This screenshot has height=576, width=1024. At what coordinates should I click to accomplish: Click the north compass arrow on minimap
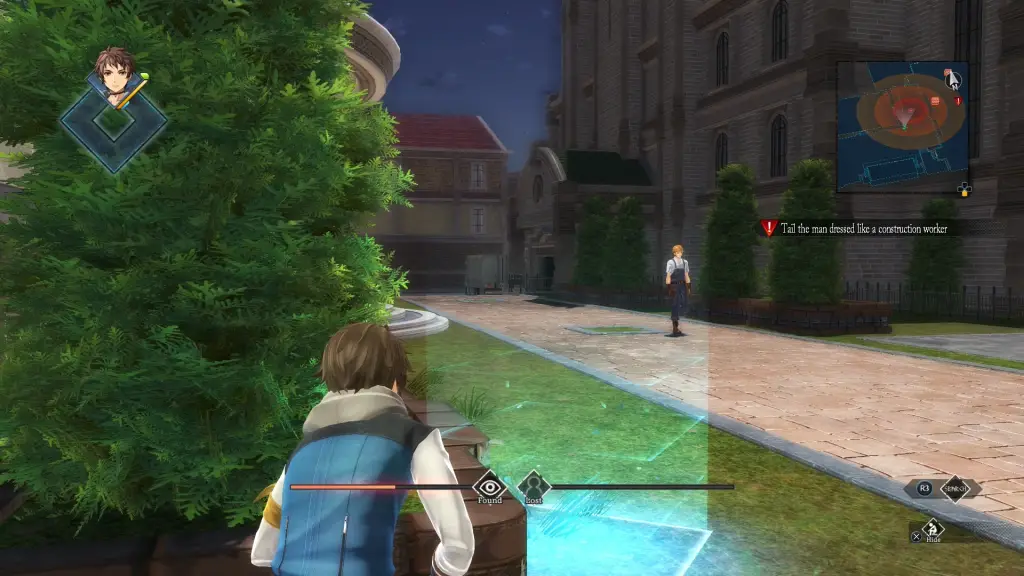[x=953, y=79]
